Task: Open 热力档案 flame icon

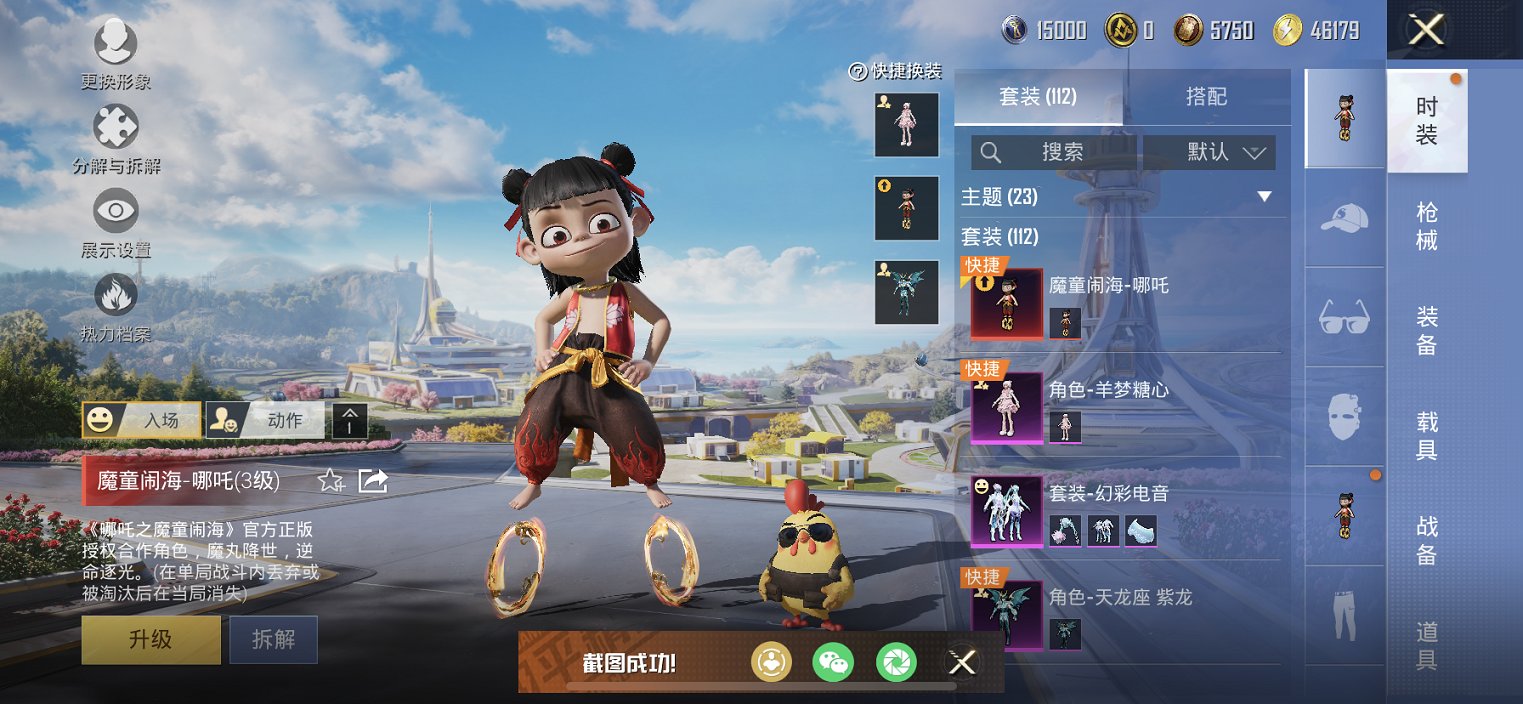Action: click(x=116, y=305)
